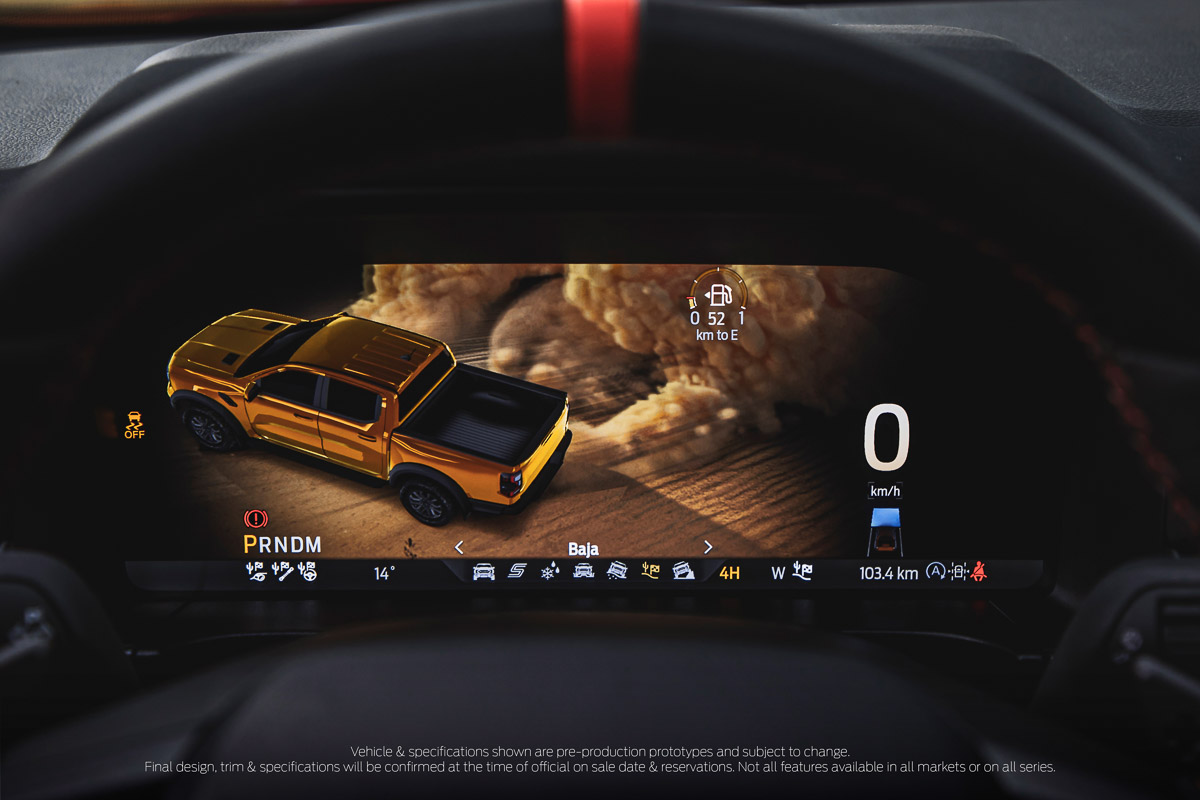Pick the highlighted Baja cactus flag icon
Screen dimensions: 1200x800
pyautogui.click(x=650, y=572)
